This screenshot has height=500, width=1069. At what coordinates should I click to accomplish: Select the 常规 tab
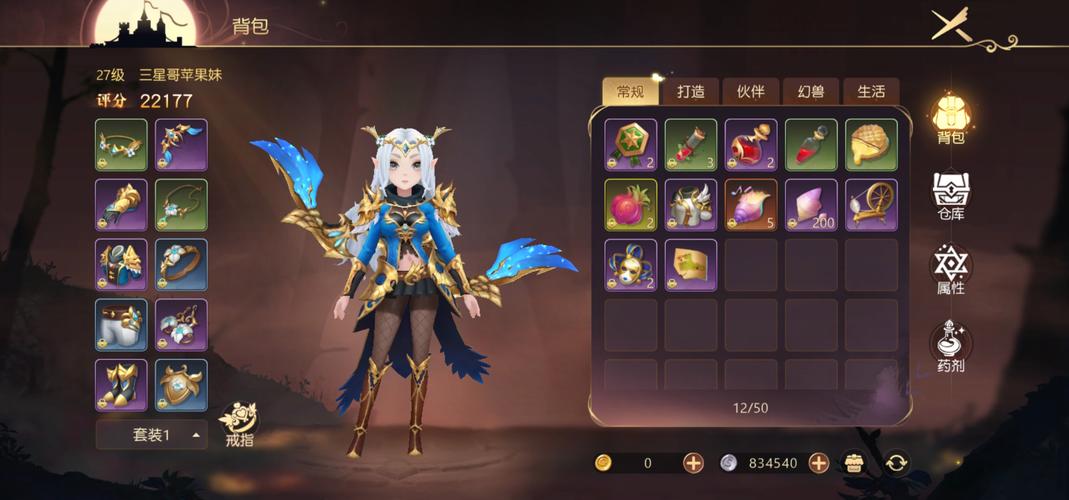pyautogui.click(x=630, y=92)
